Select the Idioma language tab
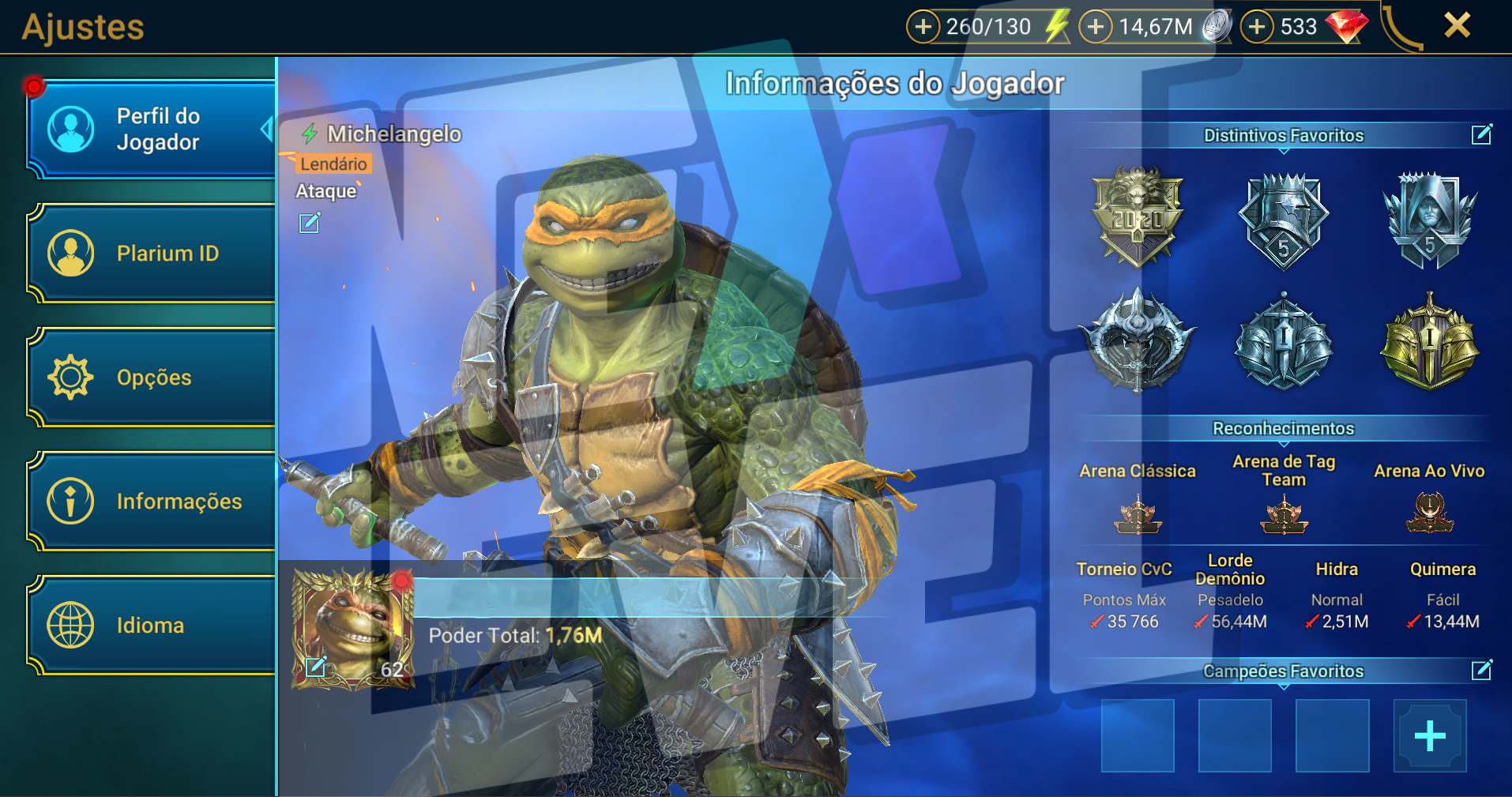 point(152,626)
